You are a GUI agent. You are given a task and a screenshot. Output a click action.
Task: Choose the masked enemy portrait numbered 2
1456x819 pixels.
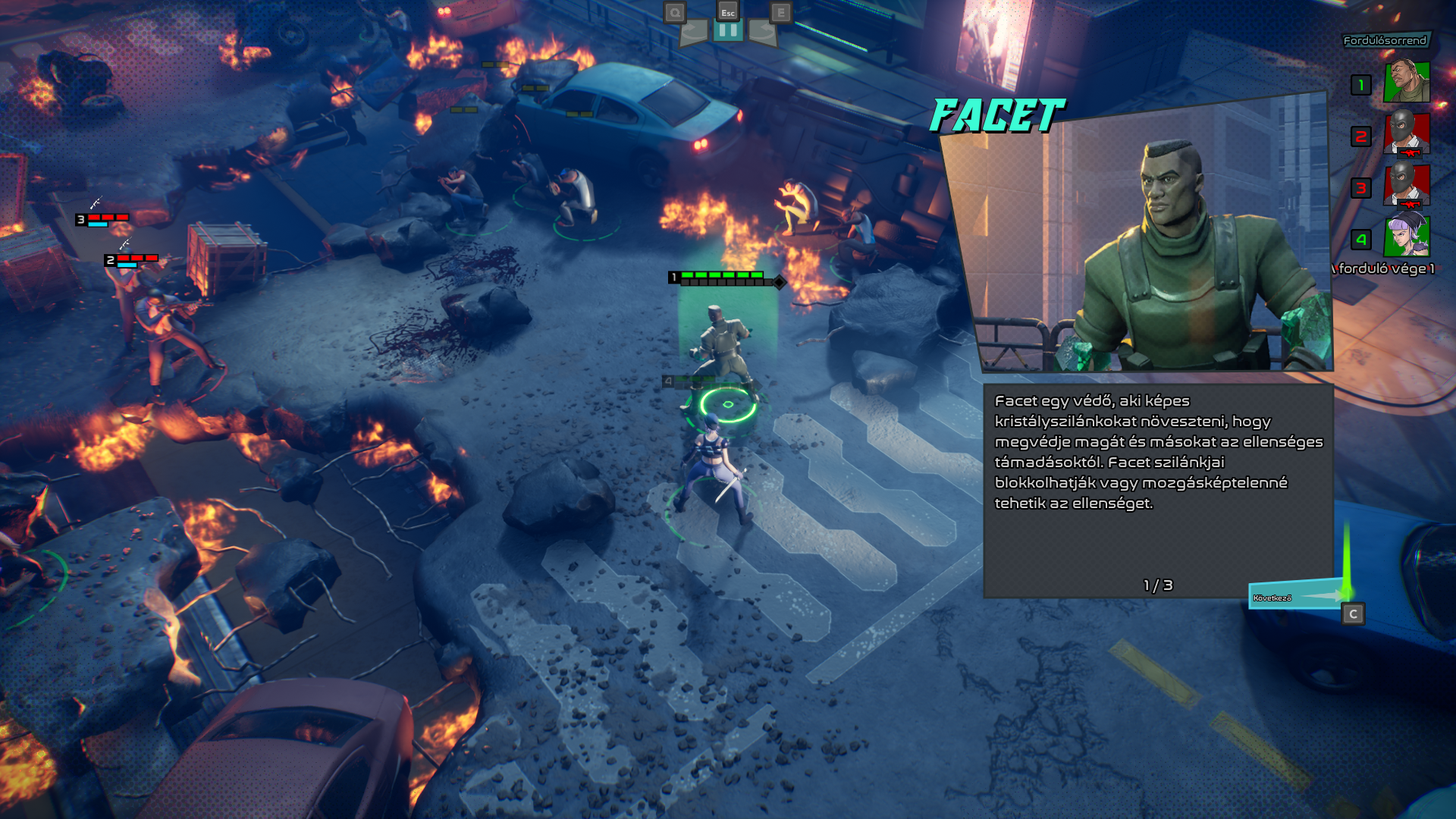tap(1407, 134)
